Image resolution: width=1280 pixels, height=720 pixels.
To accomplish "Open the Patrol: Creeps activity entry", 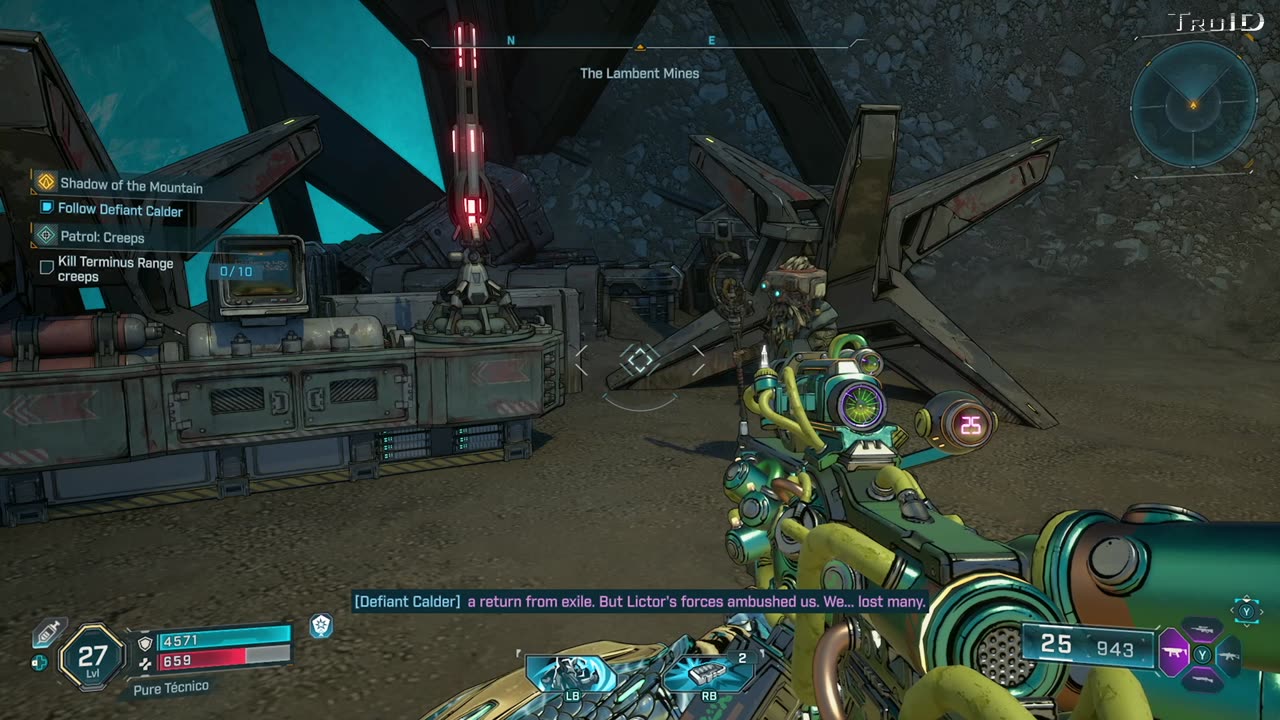I will 102,238.
